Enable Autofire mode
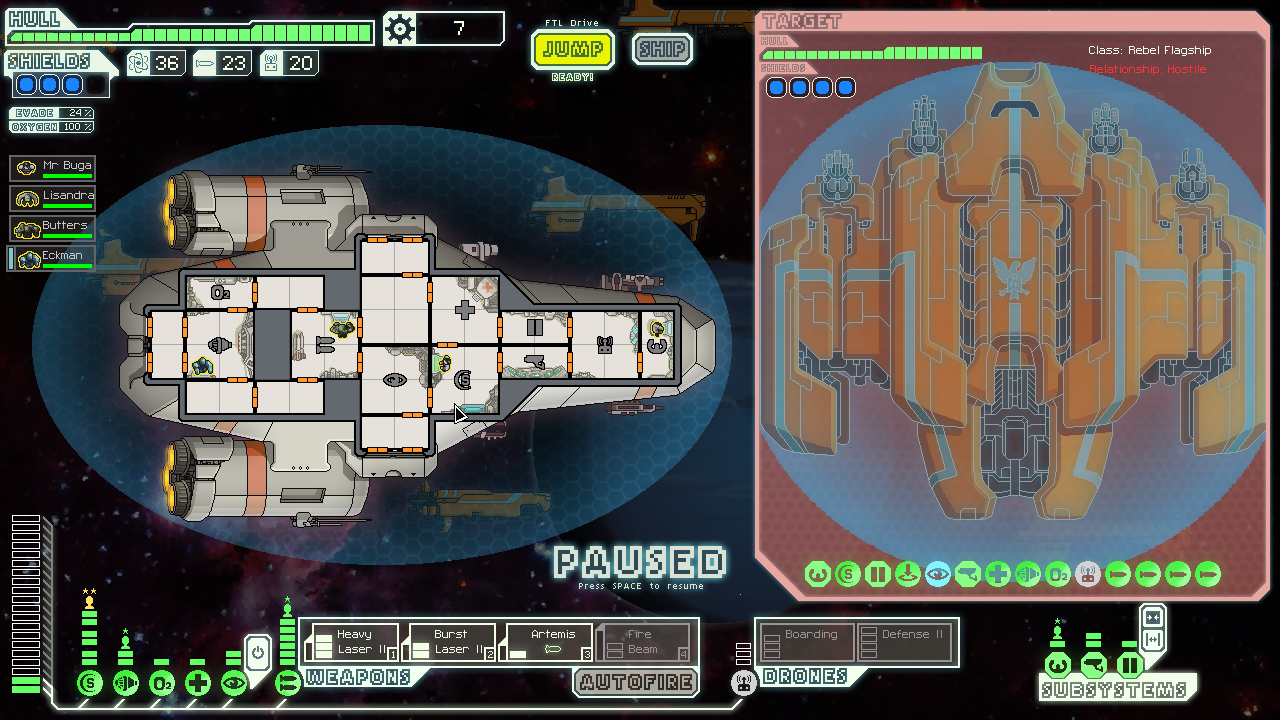This screenshot has width=1280, height=720. 636,683
